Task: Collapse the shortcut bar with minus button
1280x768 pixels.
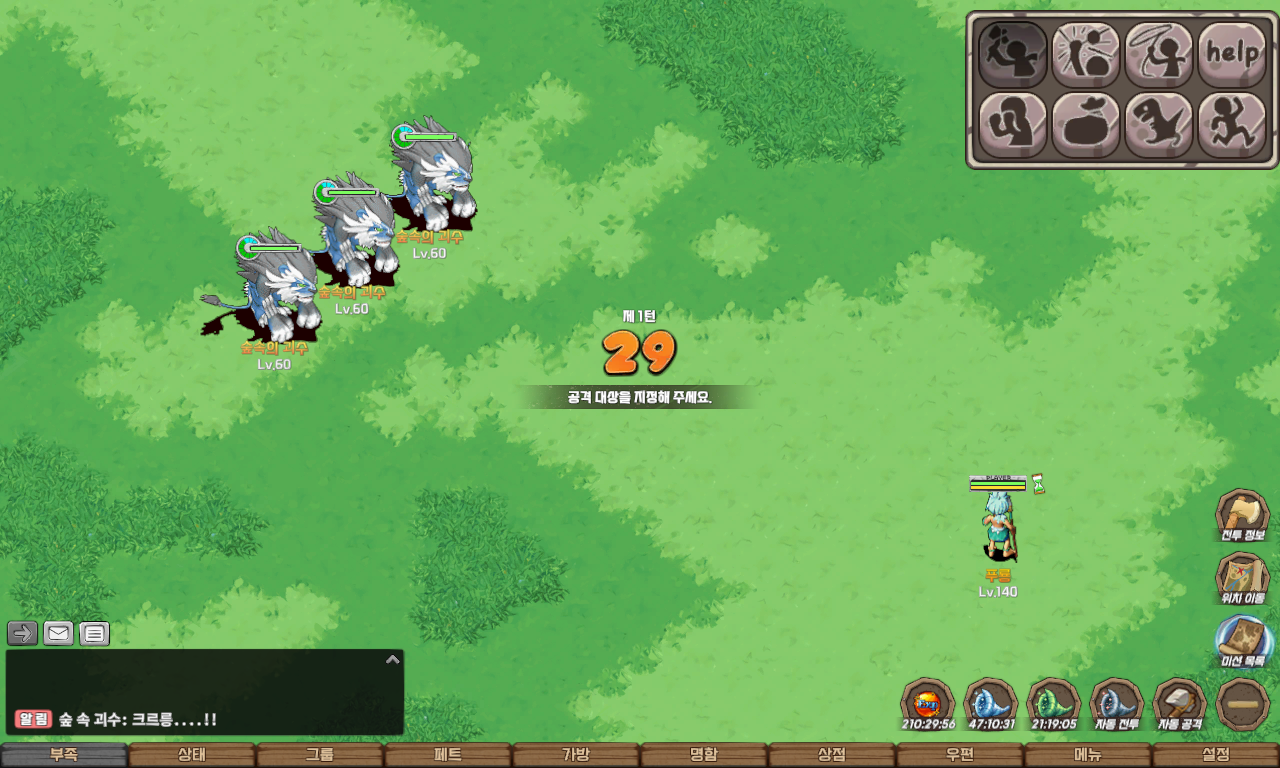Action: coord(1244,704)
